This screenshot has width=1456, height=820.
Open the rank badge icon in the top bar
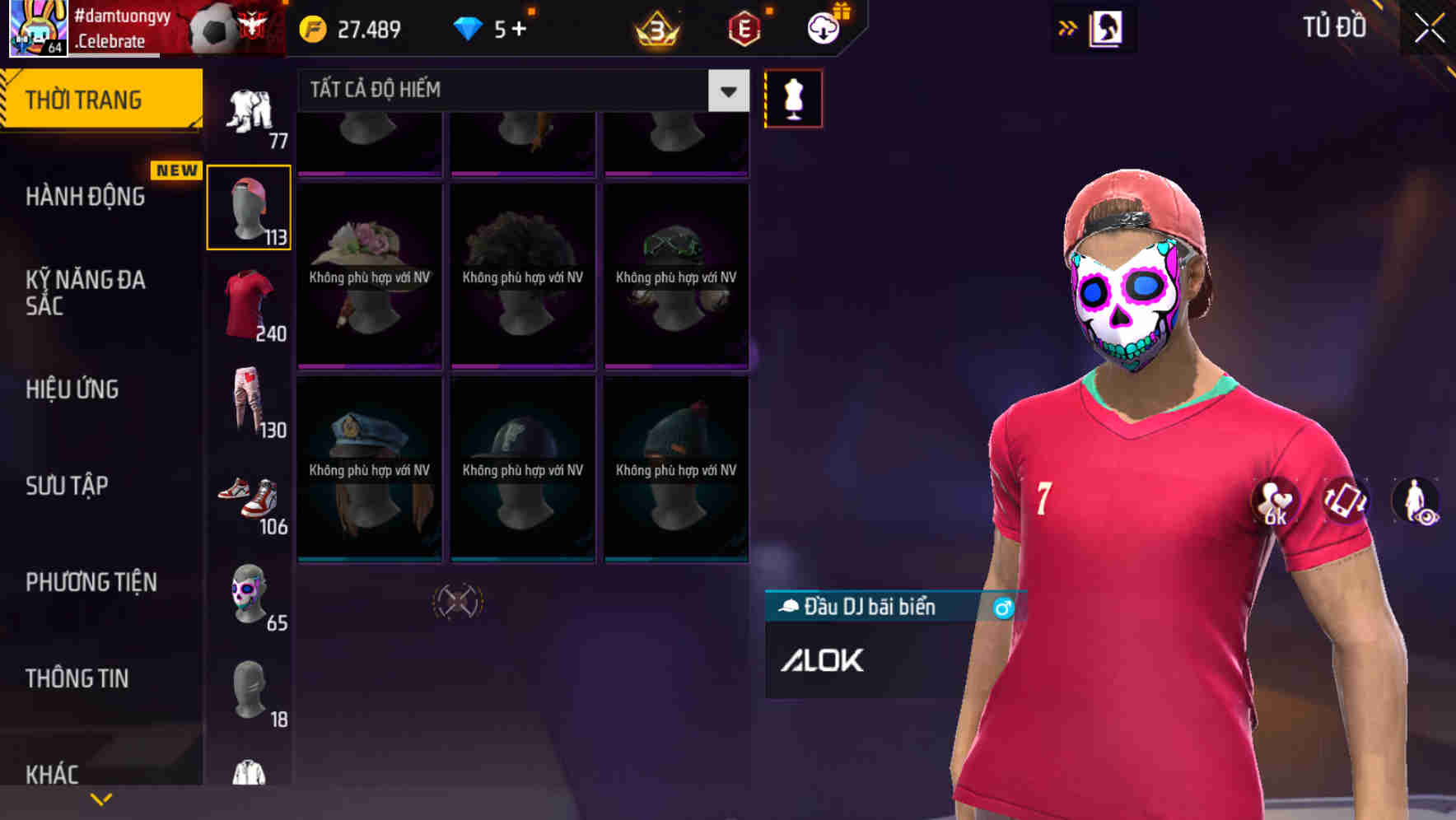click(655, 29)
